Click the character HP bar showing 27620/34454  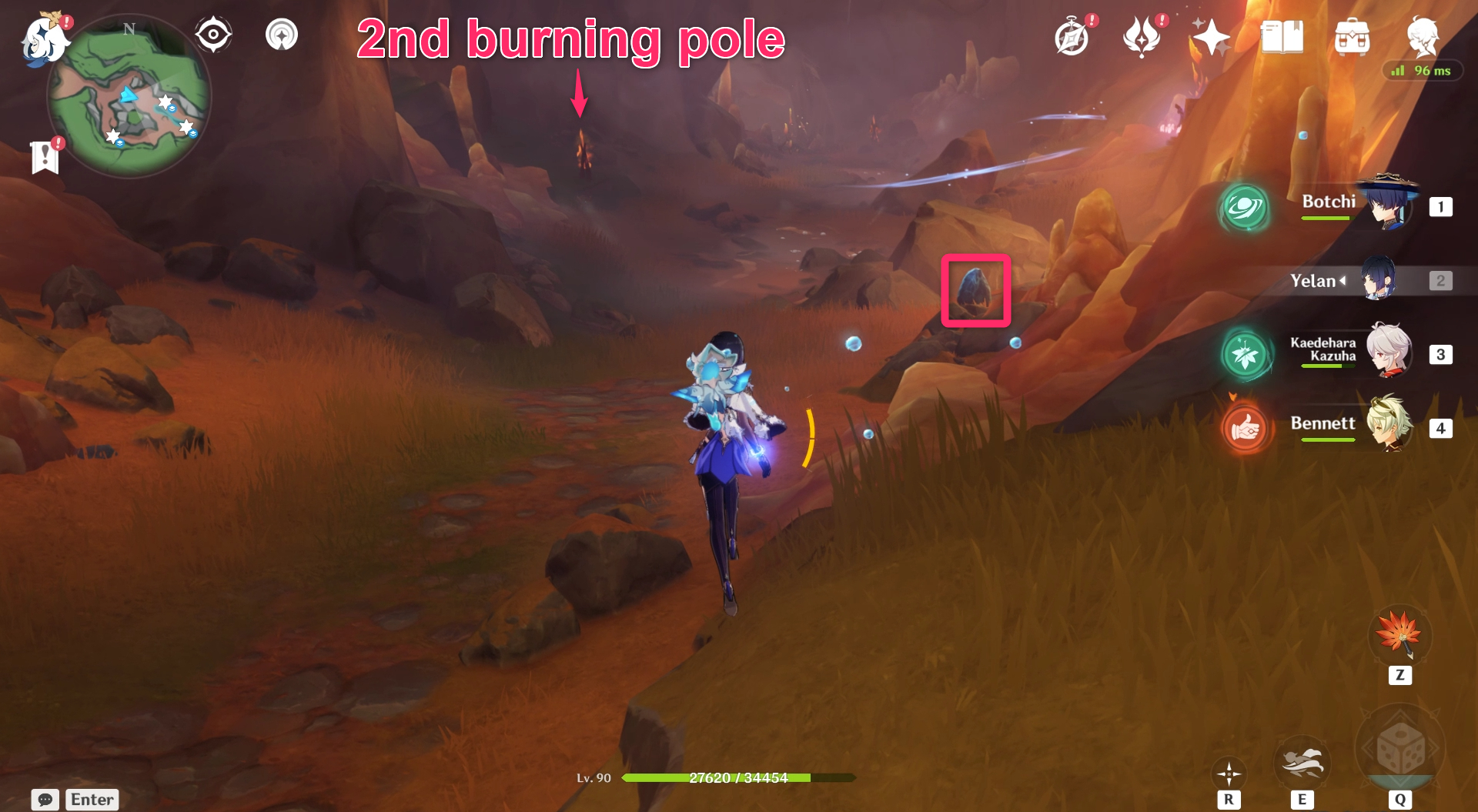pyautogui.click(x=741, y=777)
